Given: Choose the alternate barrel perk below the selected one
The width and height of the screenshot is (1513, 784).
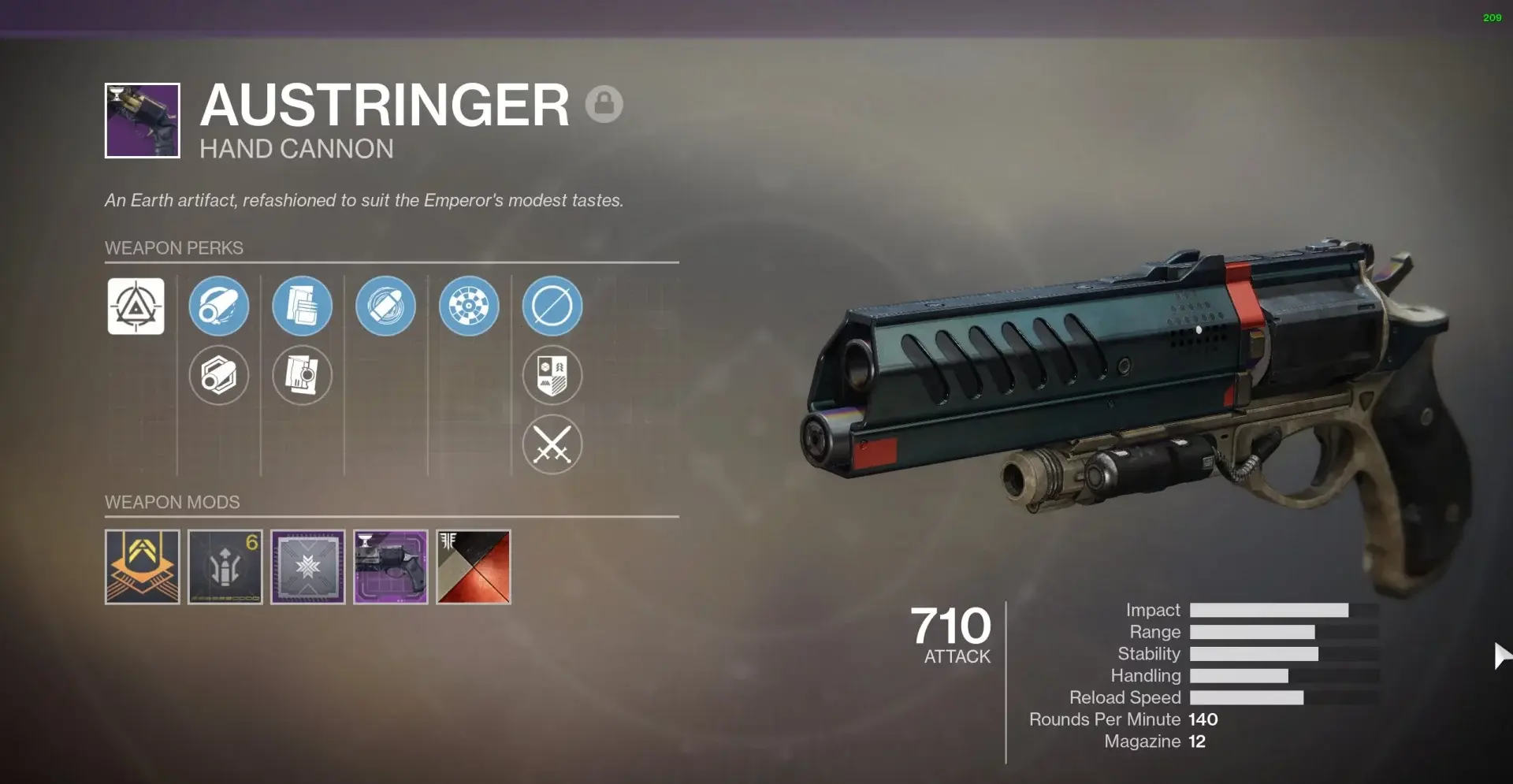Looking at the screenshot, I should tap(218, 376).
